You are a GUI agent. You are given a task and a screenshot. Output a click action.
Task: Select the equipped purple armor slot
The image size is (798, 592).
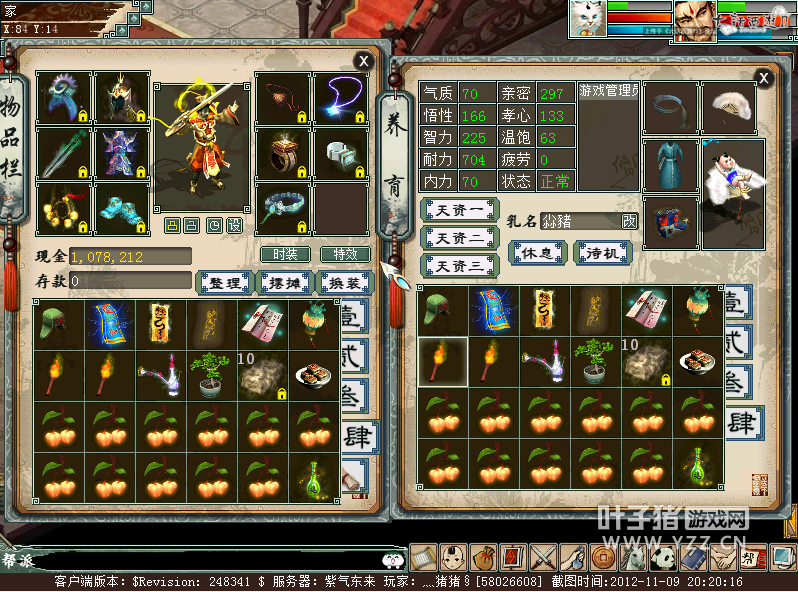click(x=122, y=153)
